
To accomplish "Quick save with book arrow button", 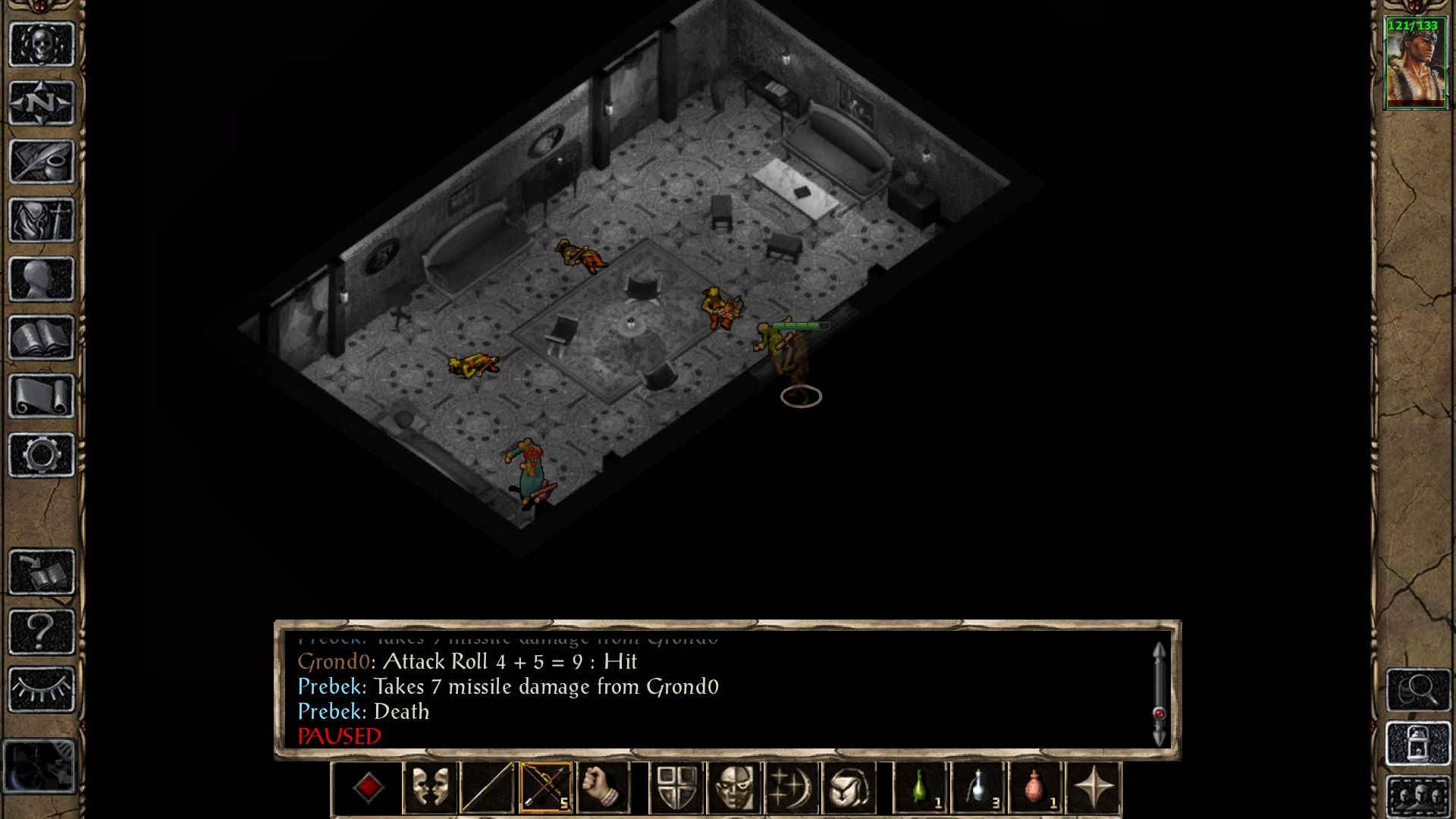I will tap(42, 573).
